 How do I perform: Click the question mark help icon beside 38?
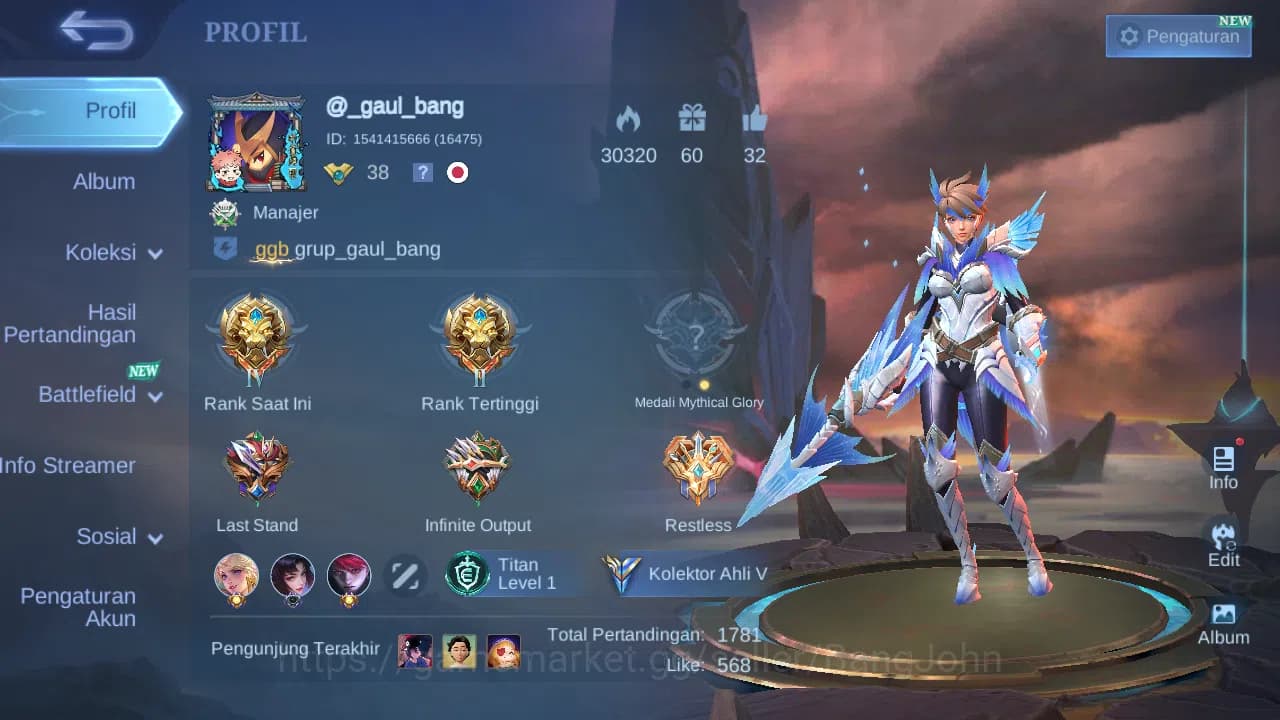[422, 172]
